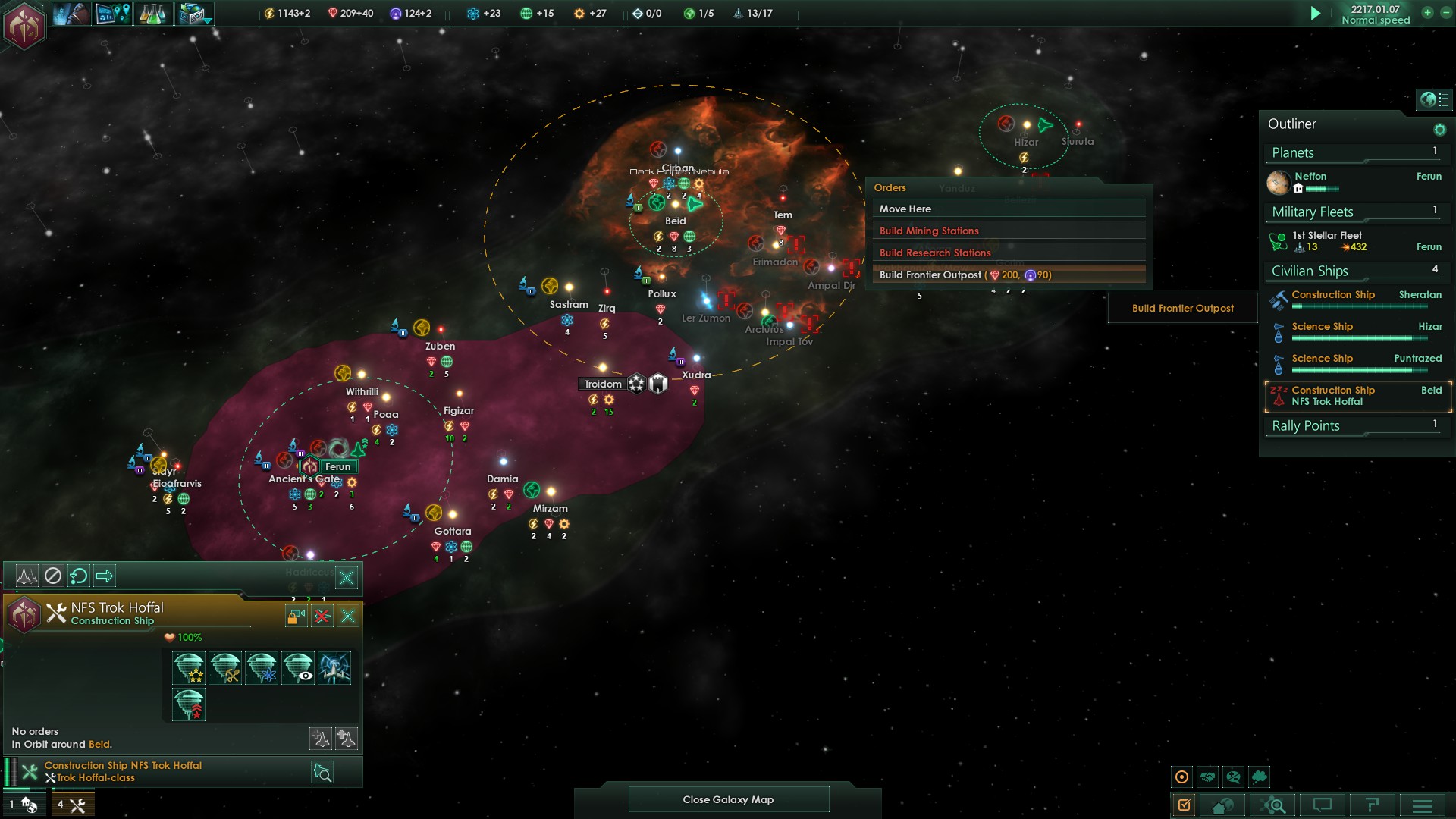Click the stop orders circle-slash button

(x=52, y=576)
